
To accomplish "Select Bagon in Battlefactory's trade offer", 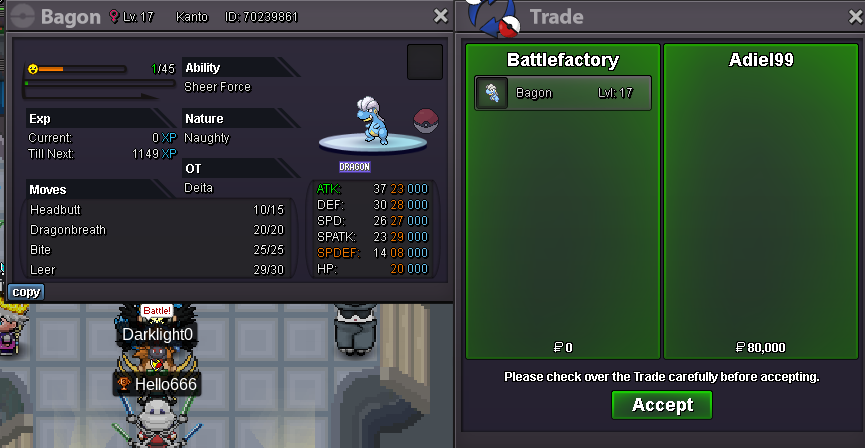I will coord(563,93).
